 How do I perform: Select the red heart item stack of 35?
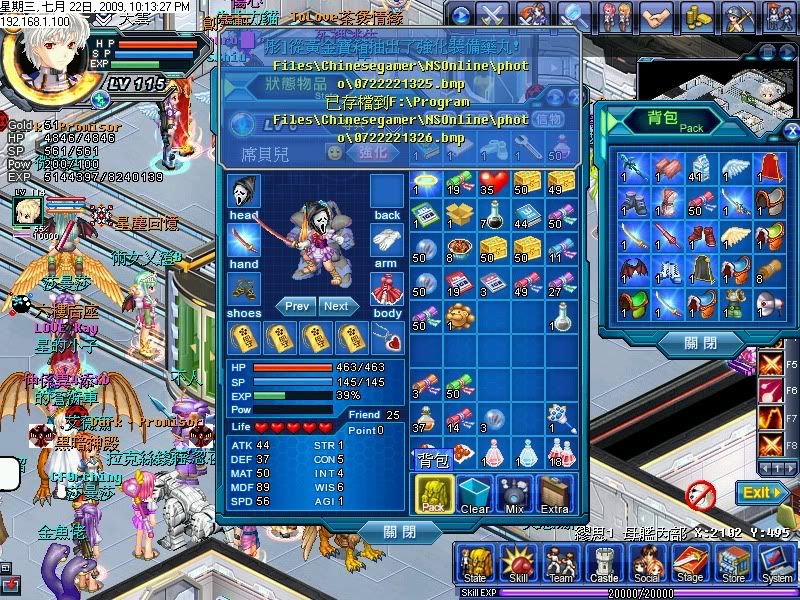click(492, 182)
